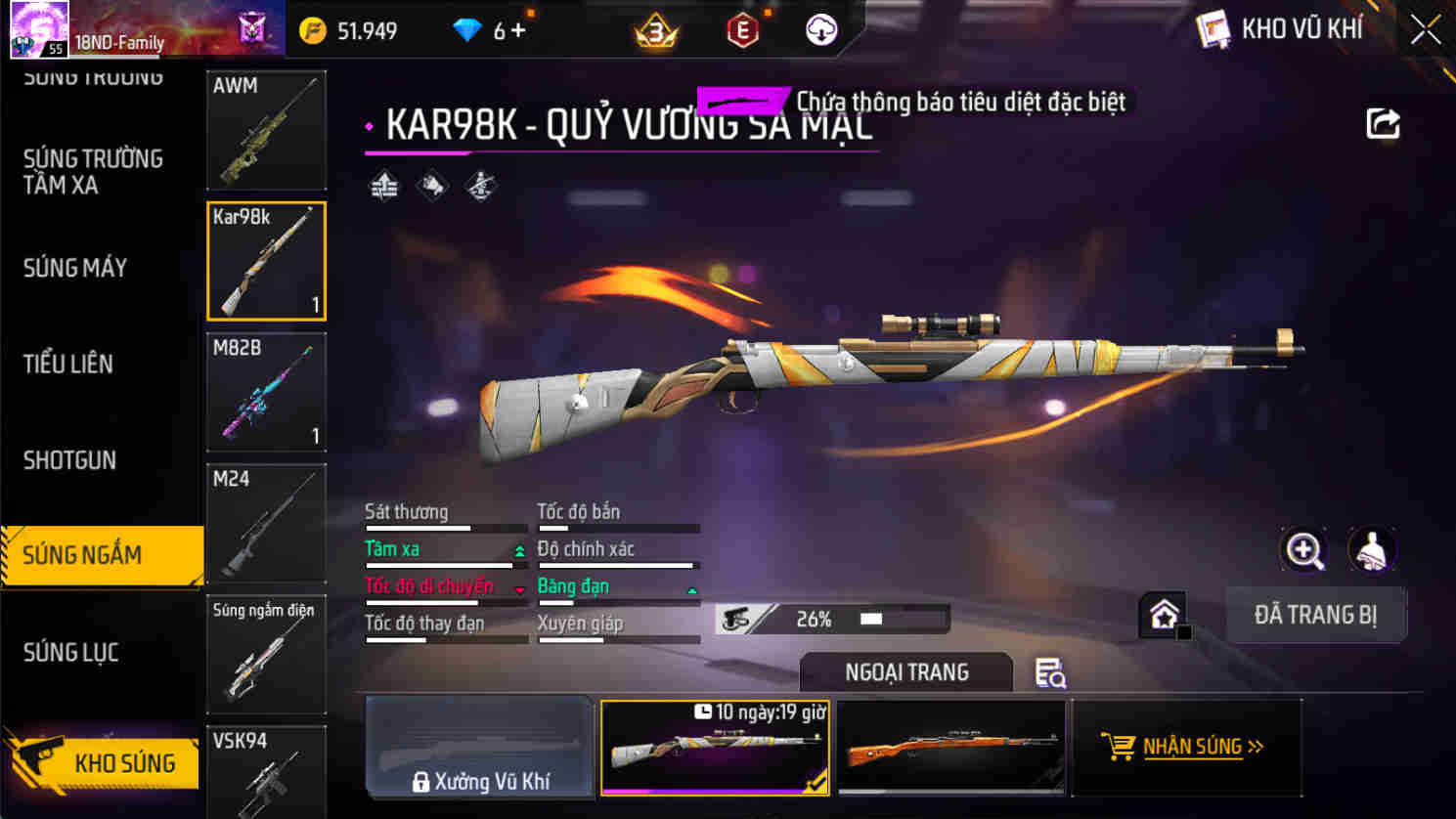
Task: Open the home/star favorite icon above ĐÃ TRANG BỊ
Action: pyautogui.click(x=1164, y=615)
